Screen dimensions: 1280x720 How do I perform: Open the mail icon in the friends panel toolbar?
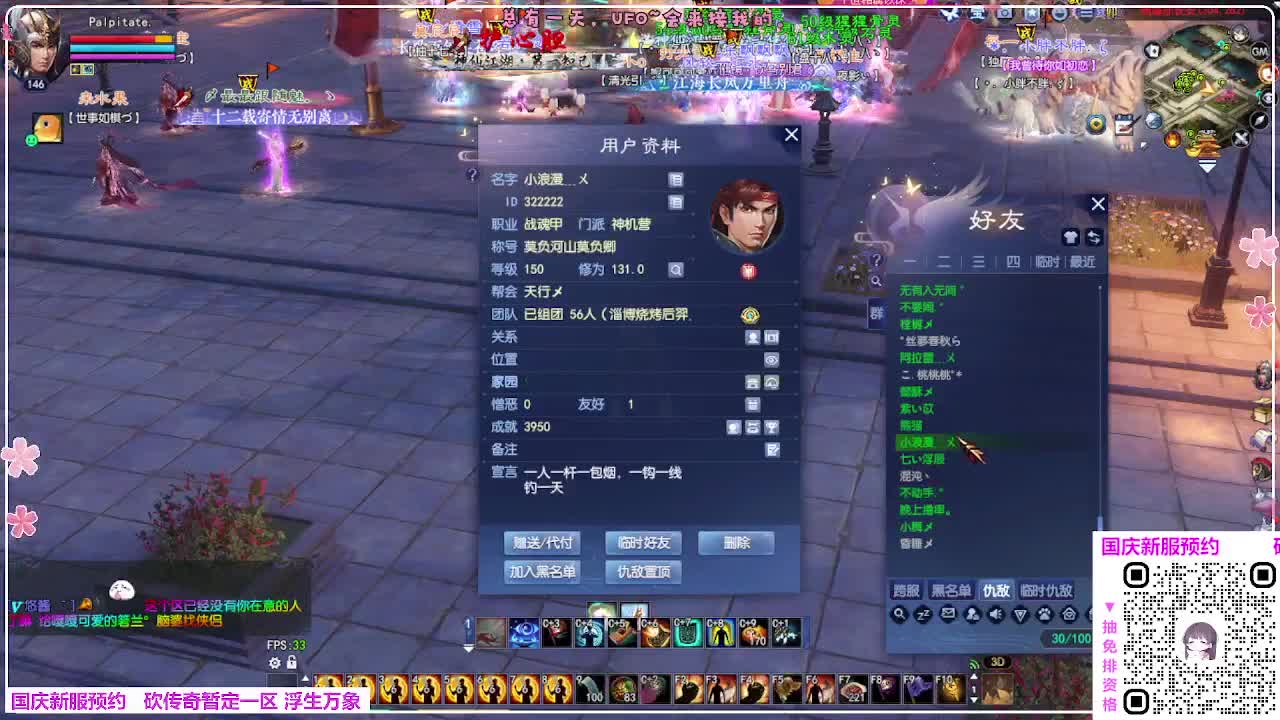pos(948,613)
